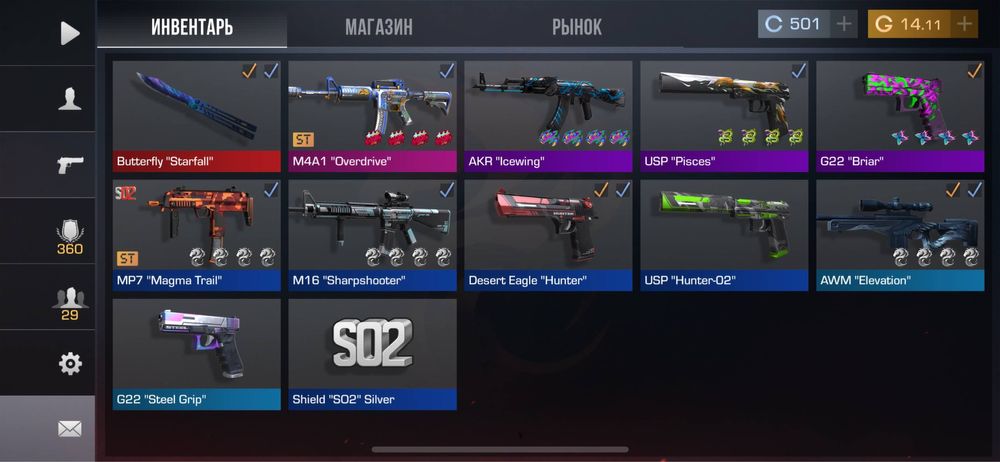Choose the Shield "SO2" Silver item

click(372, 354)
